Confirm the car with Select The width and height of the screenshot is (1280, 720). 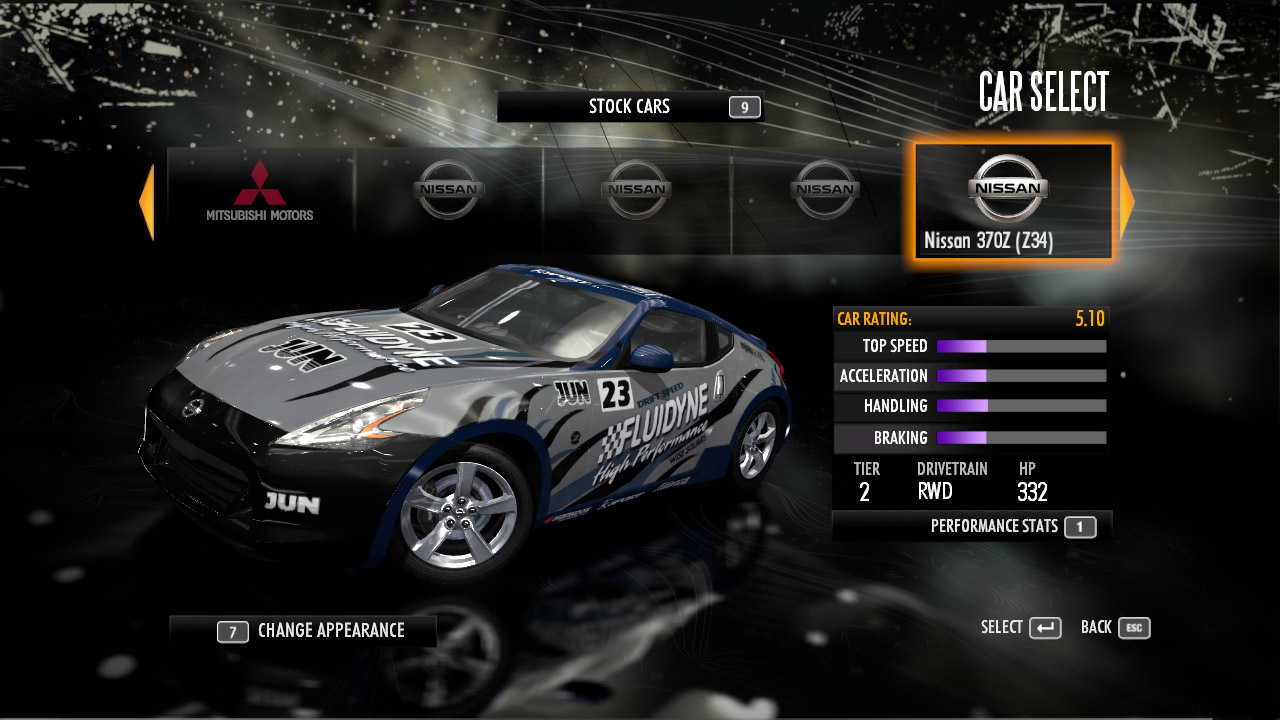[1021, 628]
